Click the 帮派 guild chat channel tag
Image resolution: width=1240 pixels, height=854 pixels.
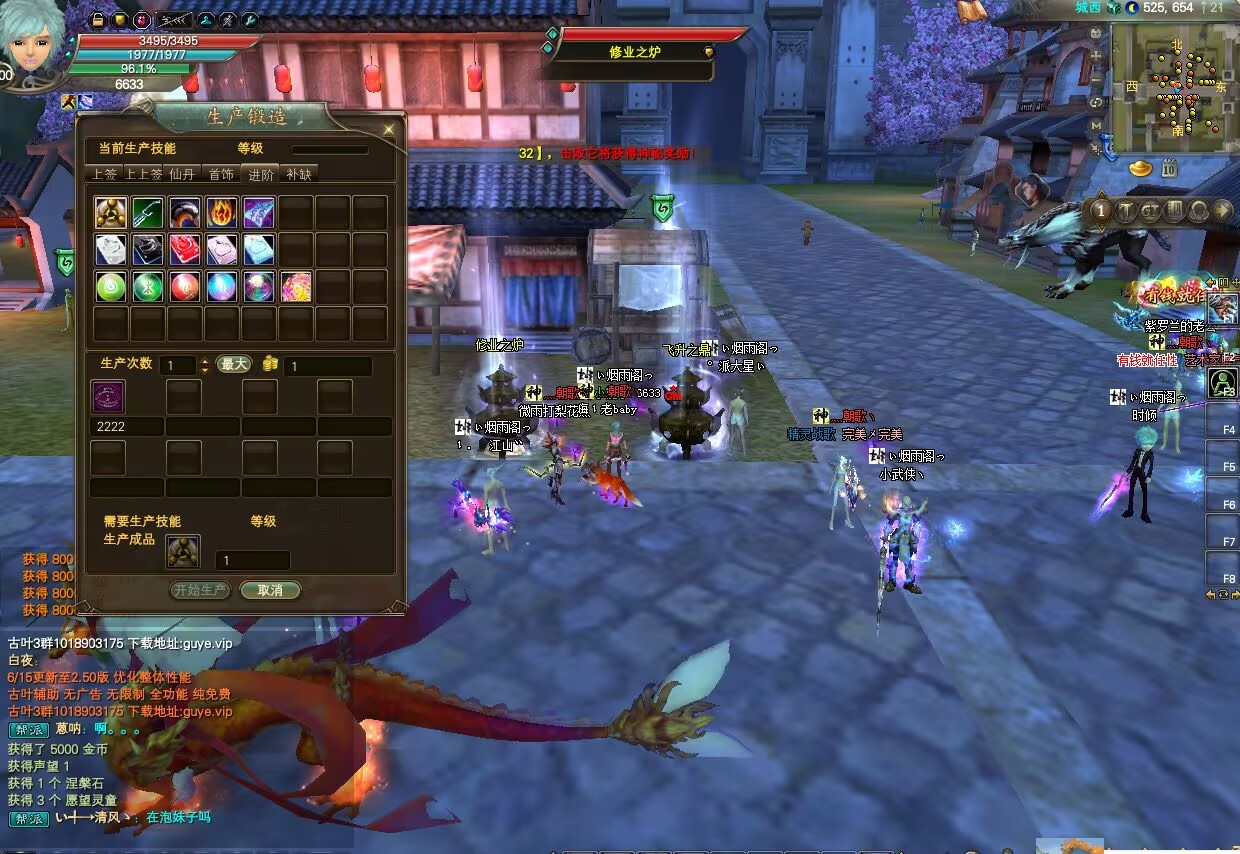coord(28,730)
